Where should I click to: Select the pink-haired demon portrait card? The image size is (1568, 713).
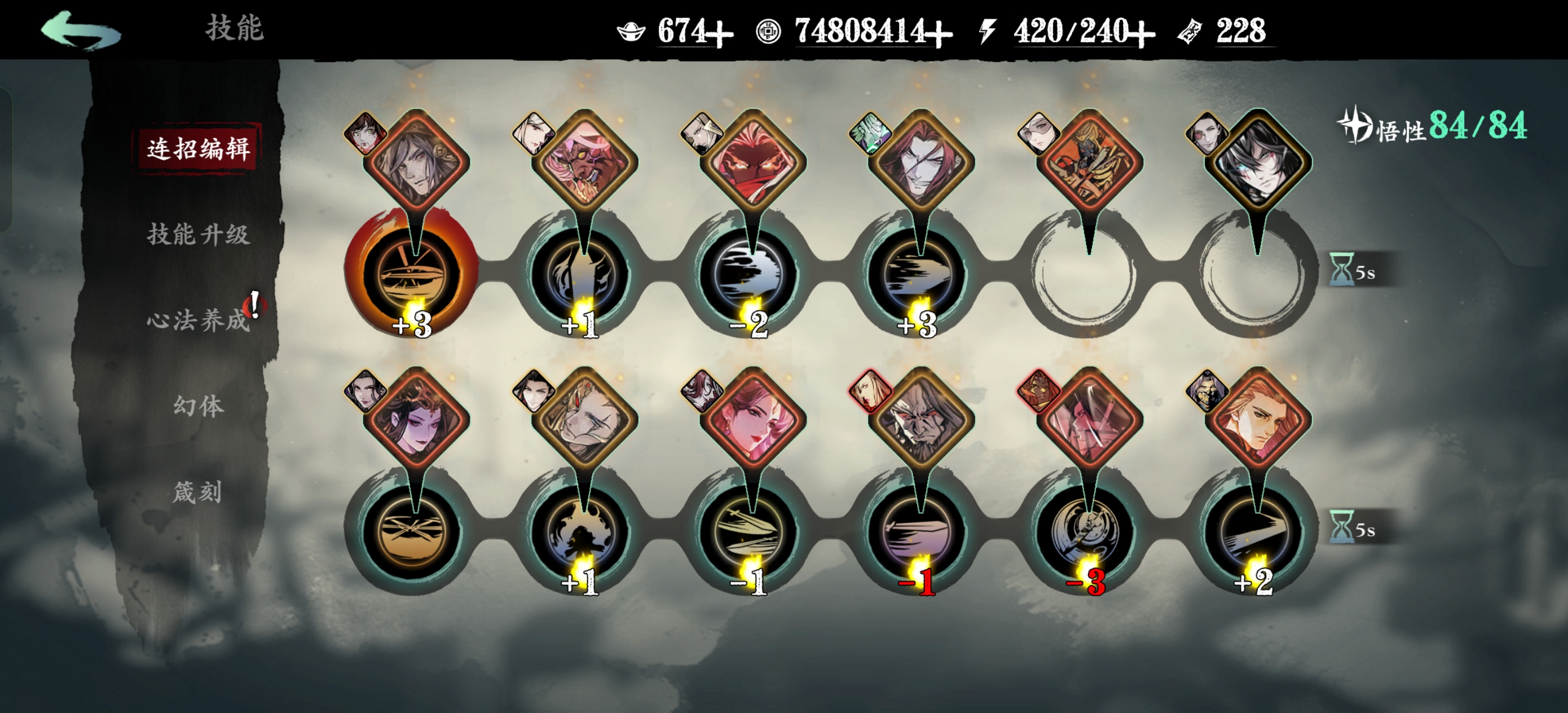click(584, 162)
